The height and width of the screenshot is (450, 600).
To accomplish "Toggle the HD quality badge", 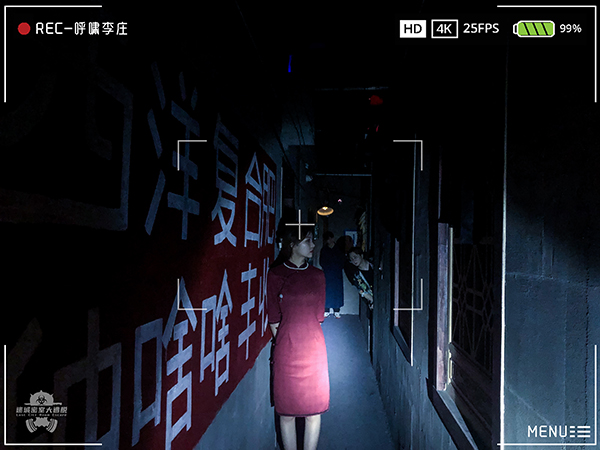I will click(412, 29).
